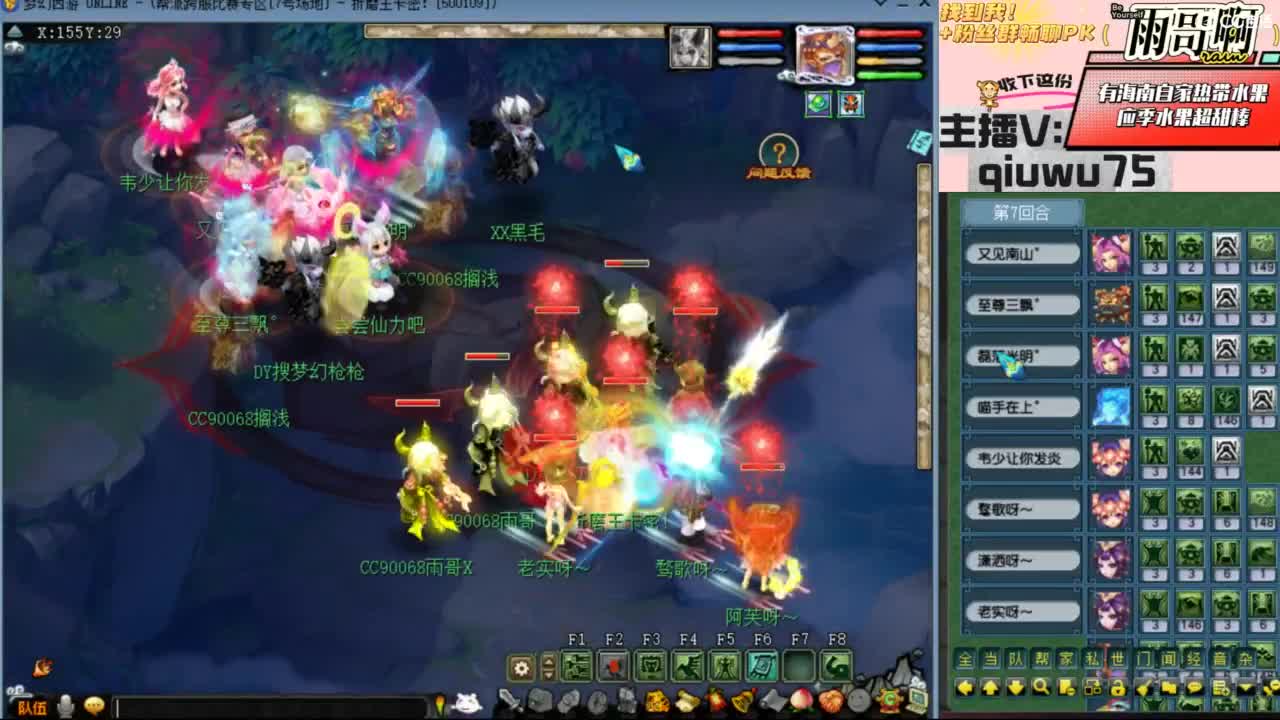Open the yellow dropdown arrow near chat channels
The width and height of the screenshot is (1280, 720).
tap(1244, 688)
